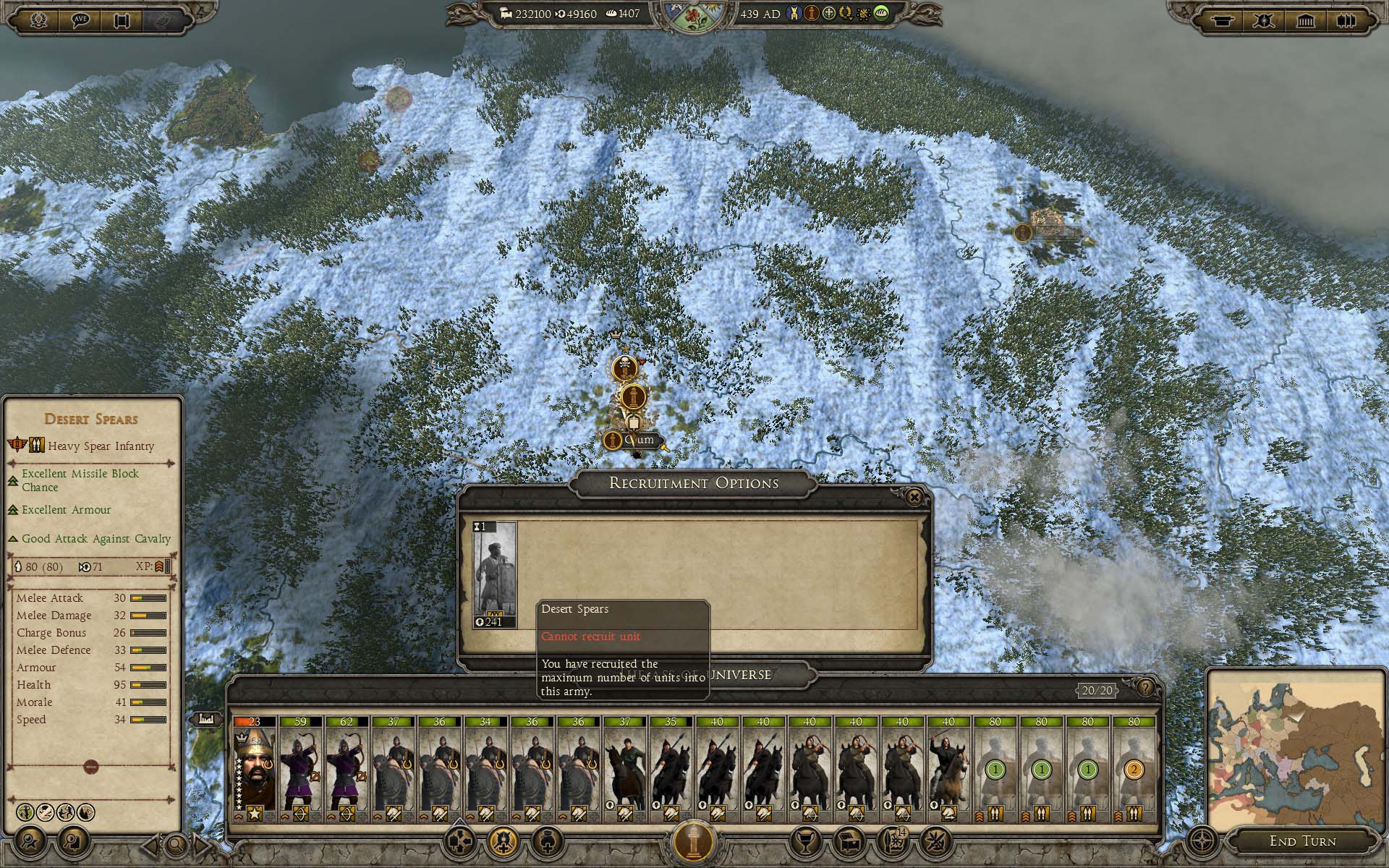
Task: Click the faction emblem shield
Action: click(x=693, y=17)
